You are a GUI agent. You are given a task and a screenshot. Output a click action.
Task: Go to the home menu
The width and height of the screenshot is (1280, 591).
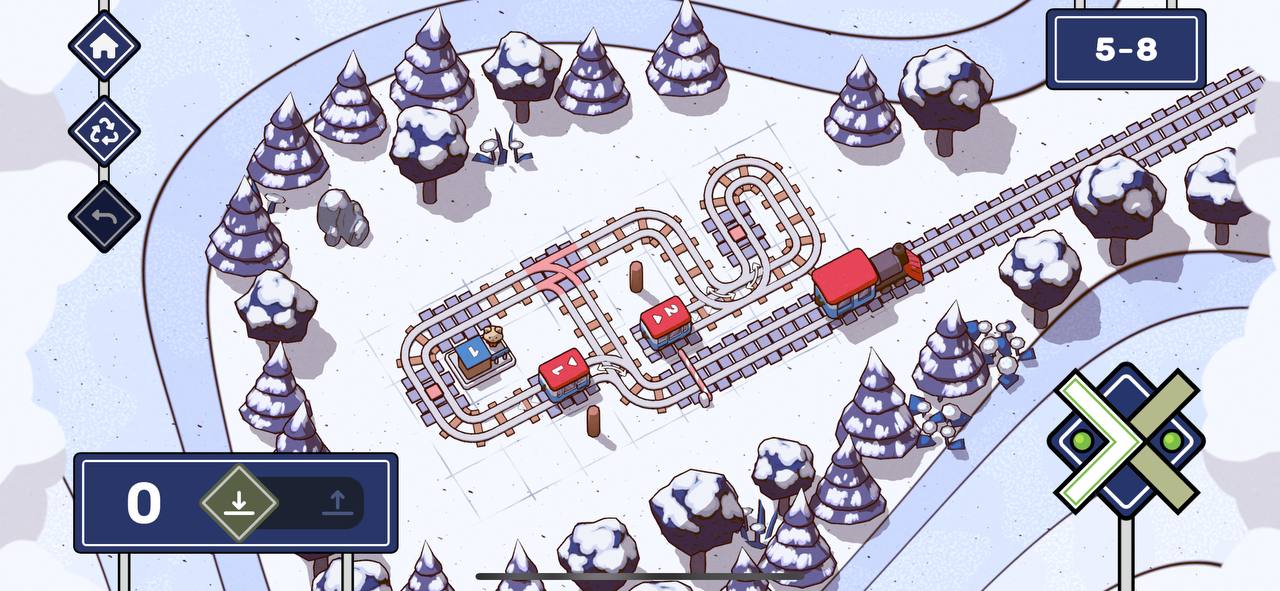104,46
